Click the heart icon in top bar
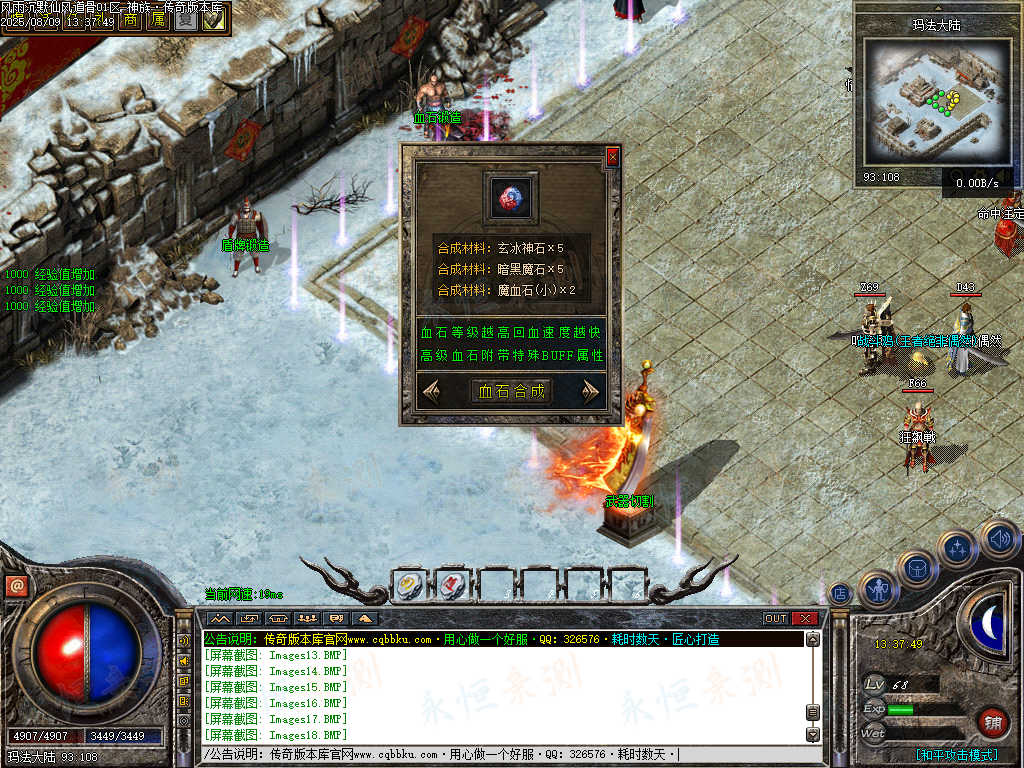The width and height of the screenshot is (1024, 768). tap(213, 20)
